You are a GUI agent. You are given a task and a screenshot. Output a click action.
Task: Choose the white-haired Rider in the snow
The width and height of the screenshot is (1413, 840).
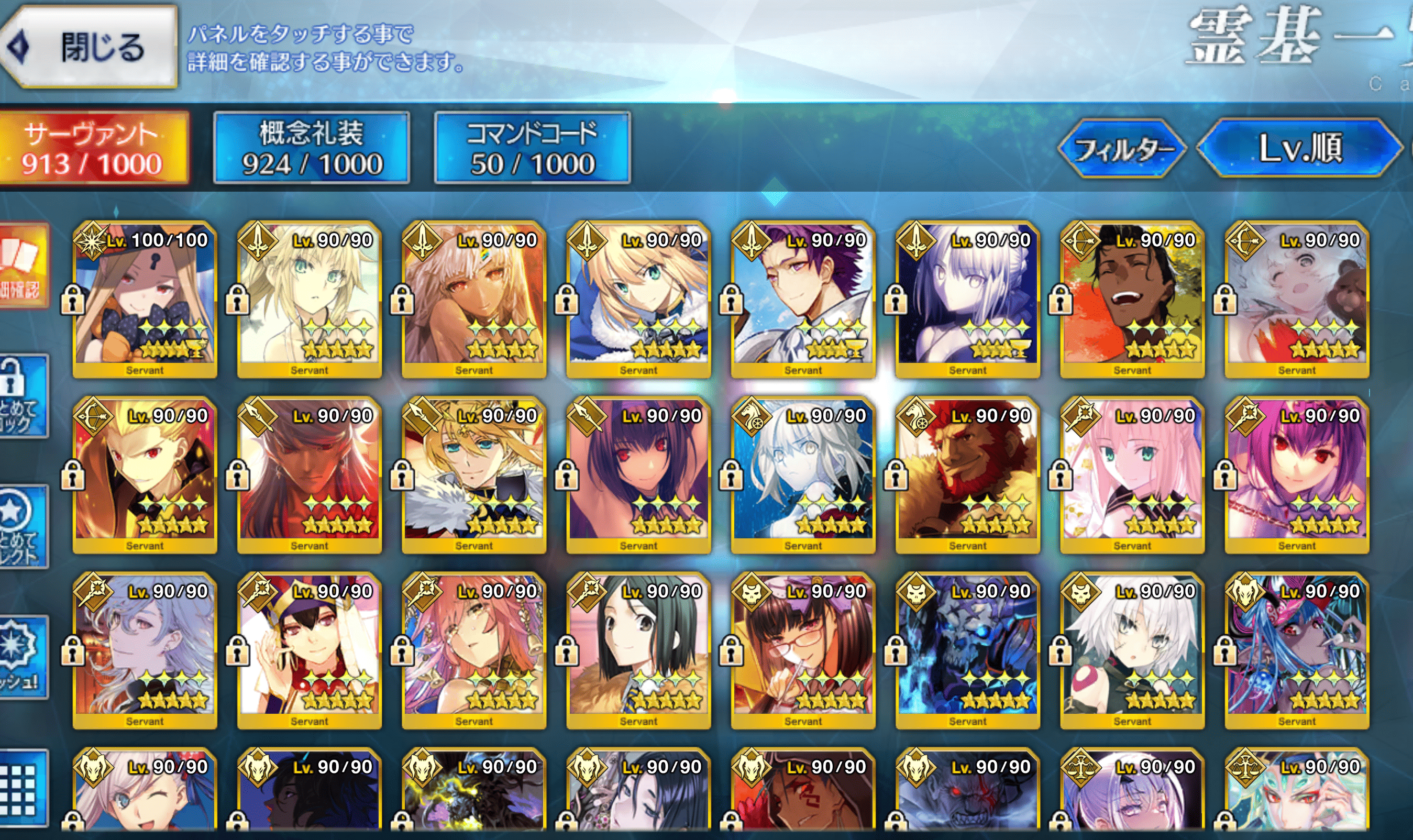pos(803,474)
